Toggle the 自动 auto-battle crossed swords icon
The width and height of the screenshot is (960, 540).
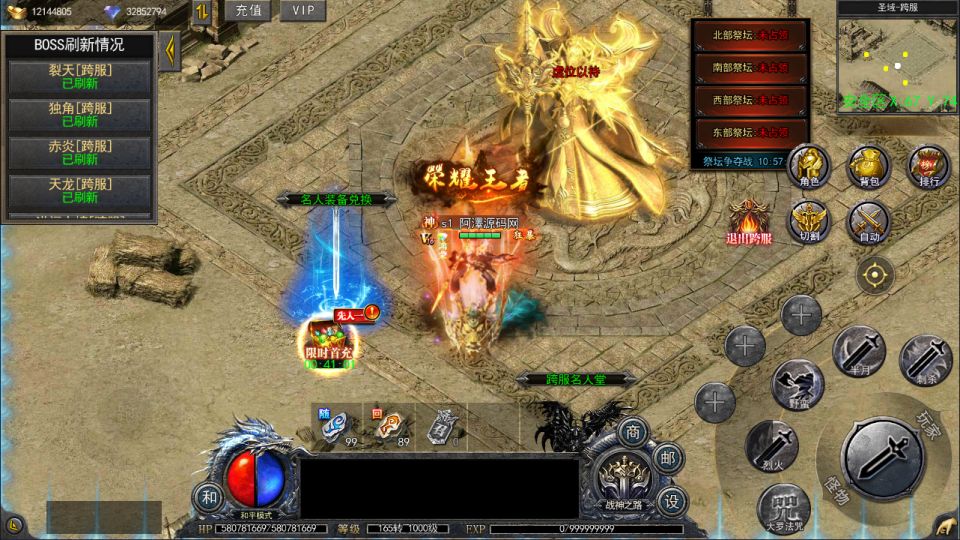pyautogui.click(x=869, y=222)
